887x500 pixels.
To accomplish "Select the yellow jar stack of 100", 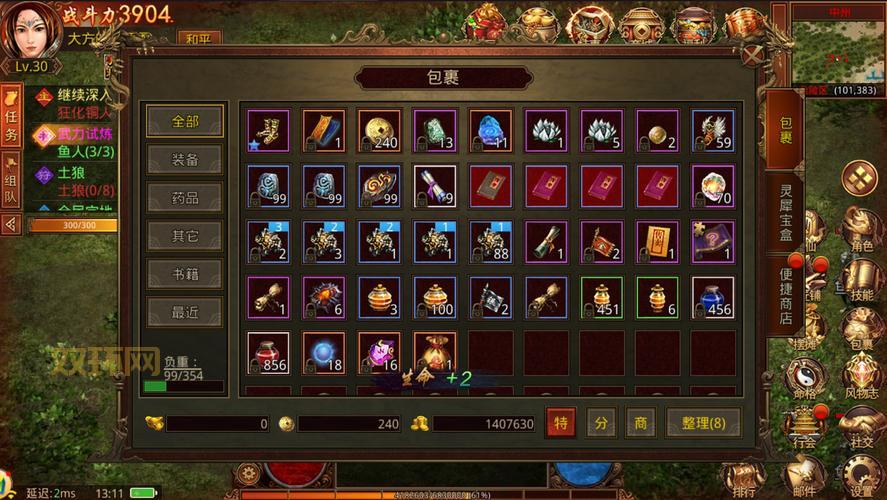I will pyautogui.click(x=435, y=297).
